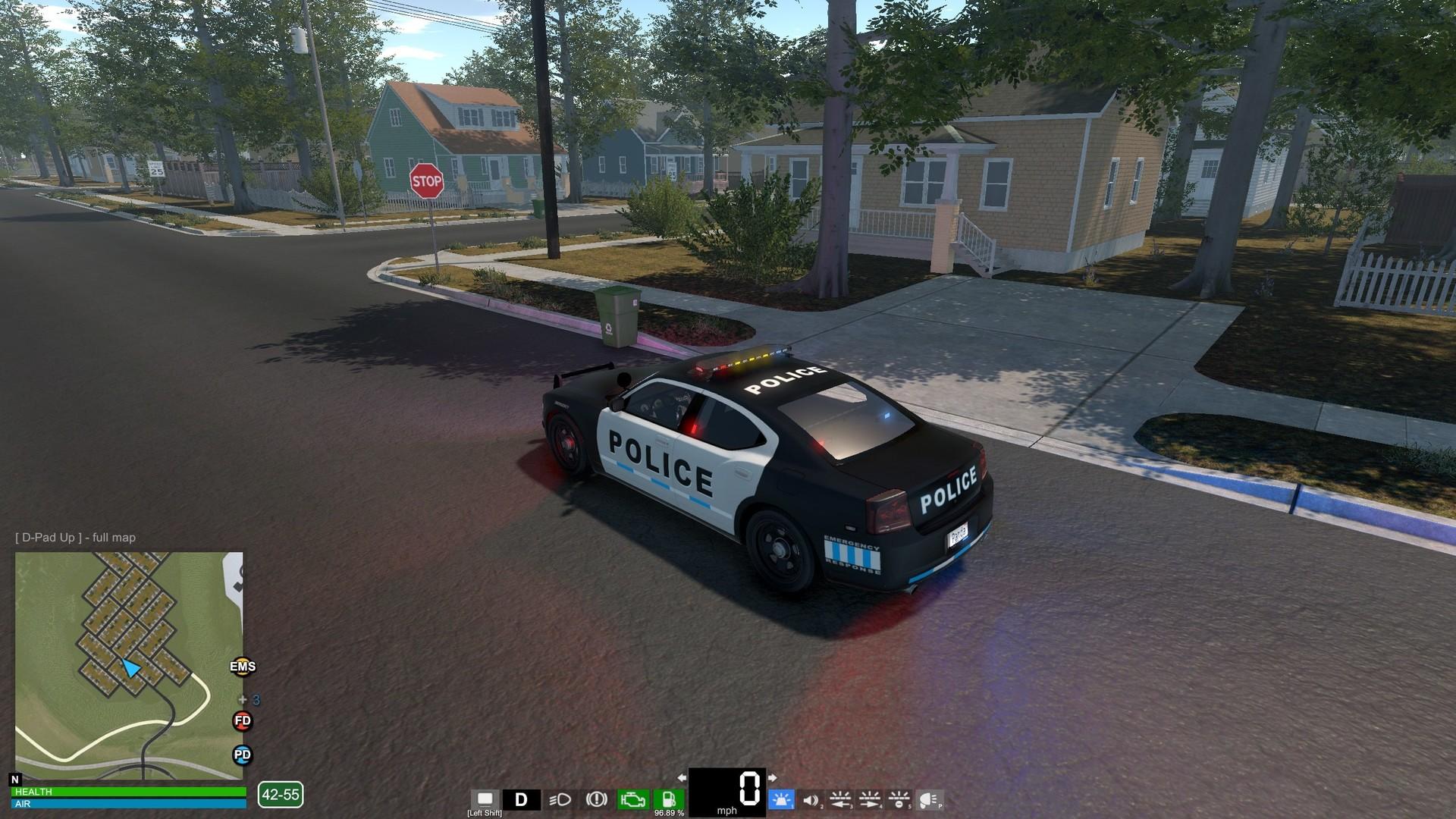Select the PD department marker
Screen dimensions: 1456x819
241,755
